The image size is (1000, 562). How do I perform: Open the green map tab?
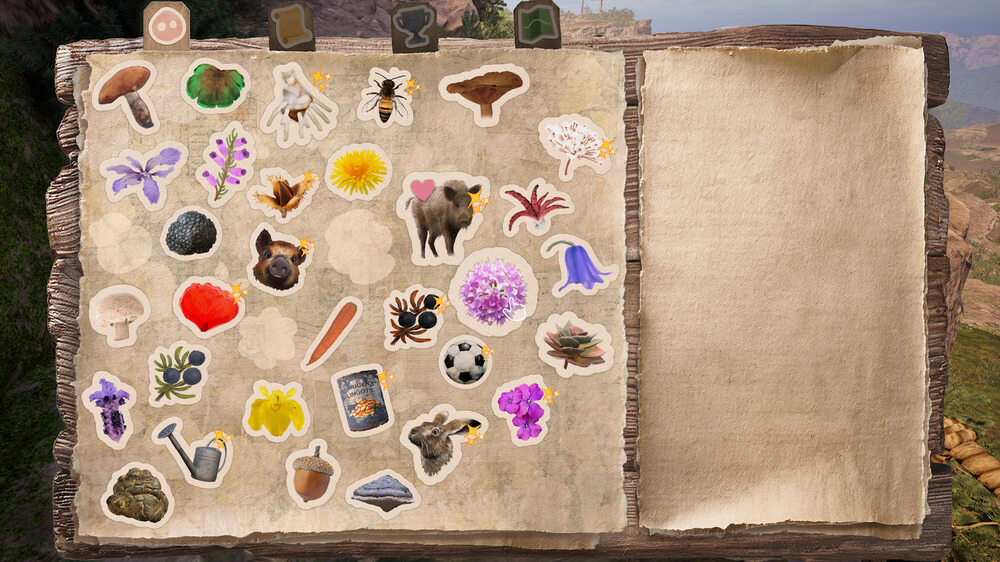click(537, 24)
